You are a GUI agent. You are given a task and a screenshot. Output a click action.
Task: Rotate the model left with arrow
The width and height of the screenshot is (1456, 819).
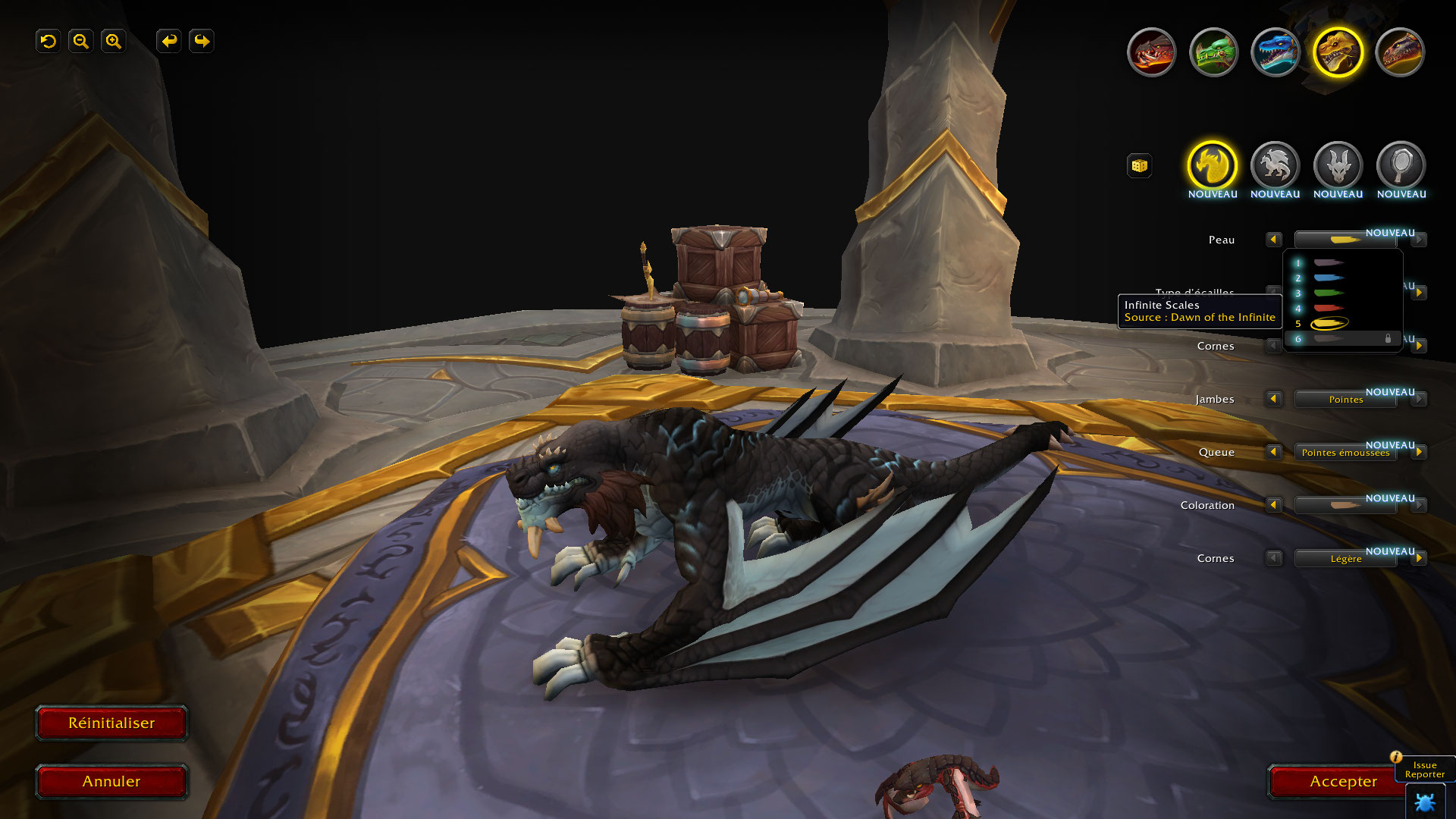tap(169, 41)
